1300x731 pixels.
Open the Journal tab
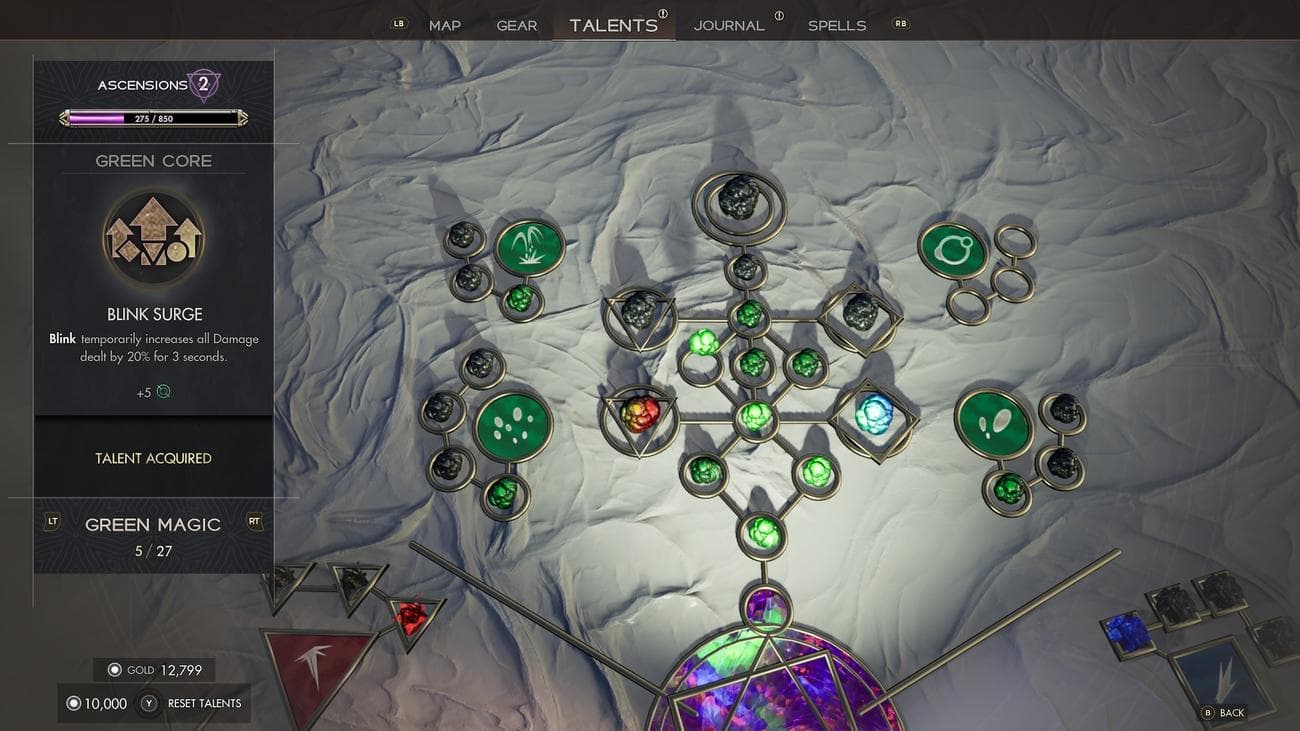(729, 25)
